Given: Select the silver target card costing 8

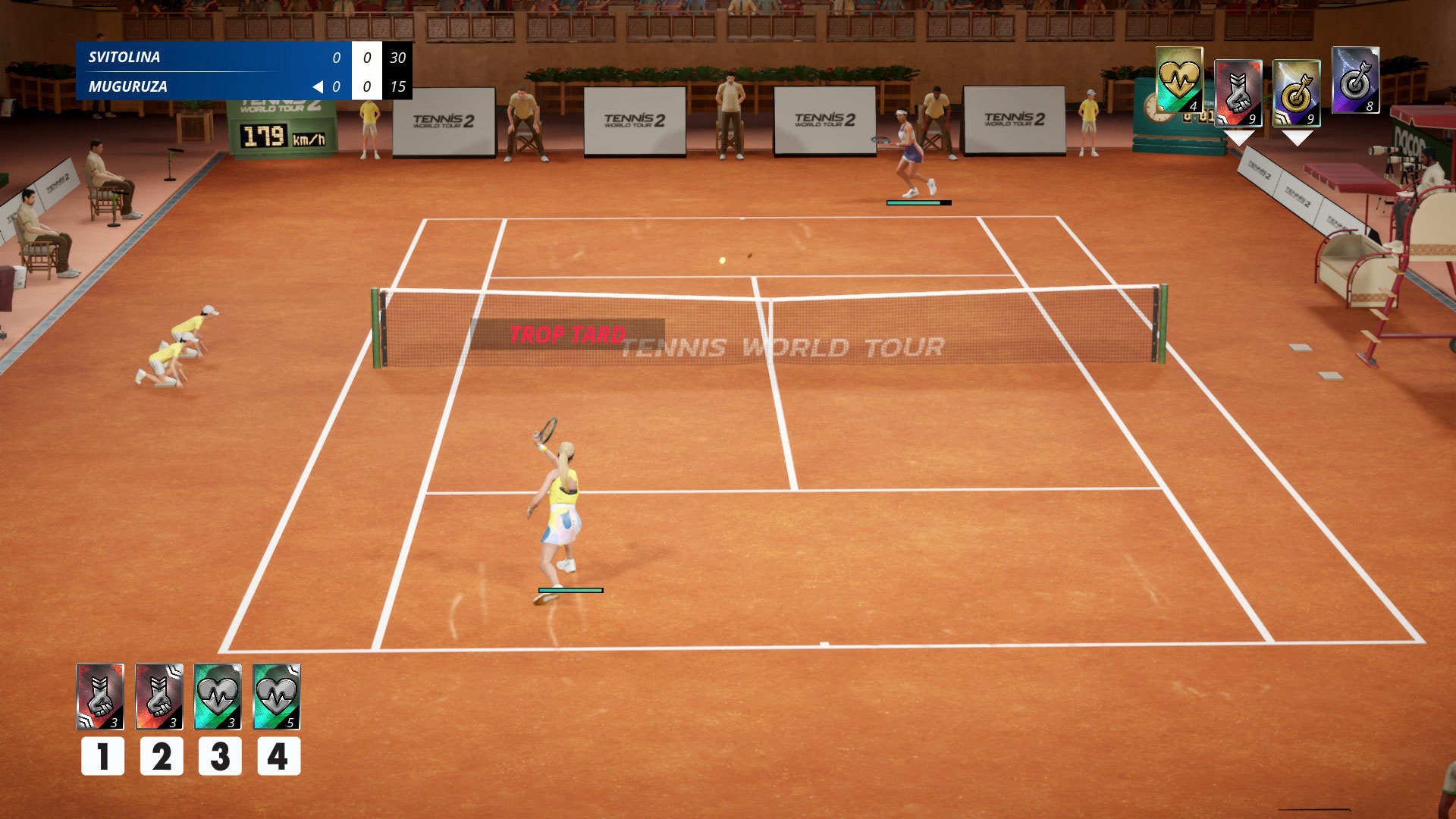Looking at the screenshot, I should click(x=1355, y=80).
